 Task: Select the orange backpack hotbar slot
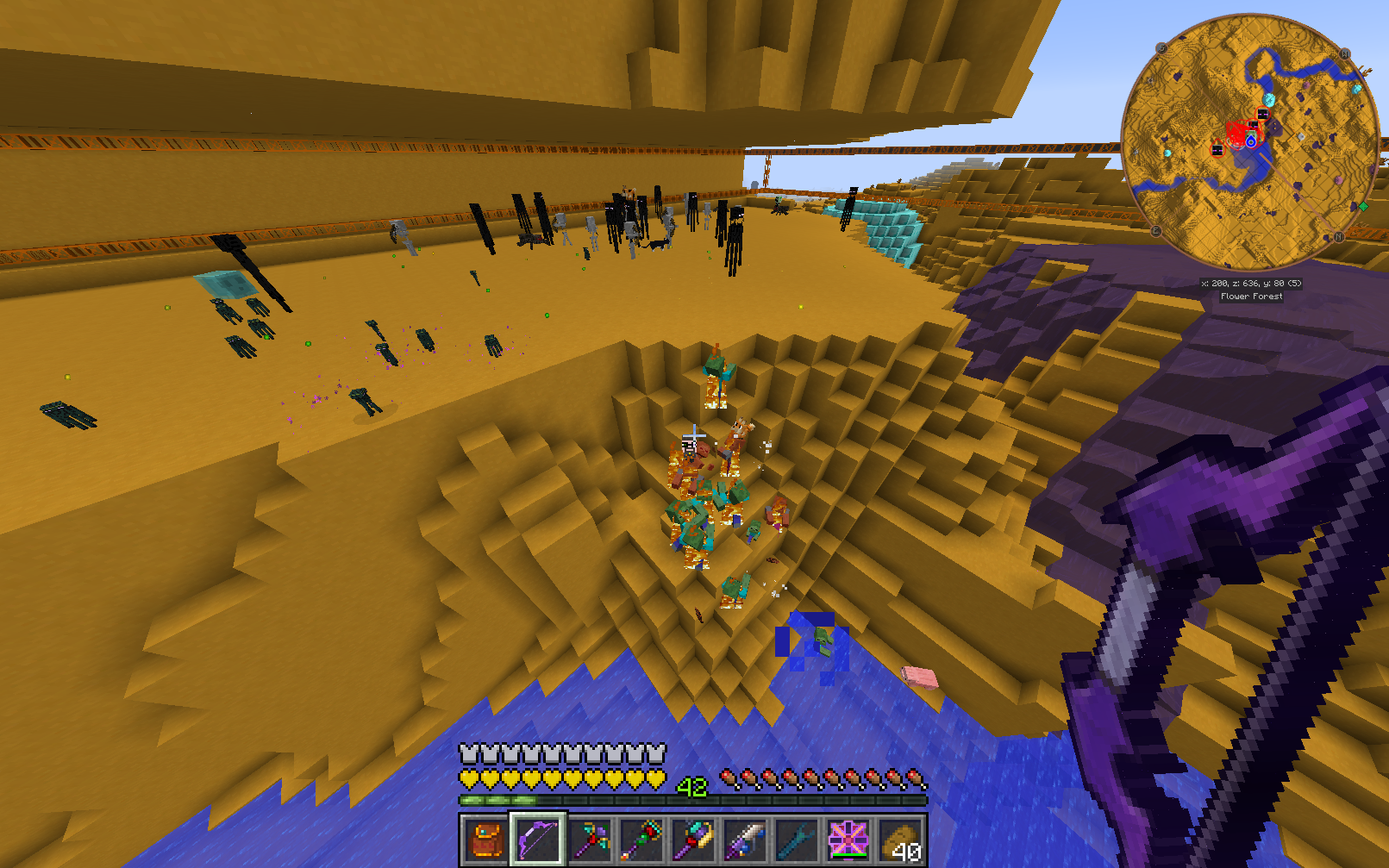487,840
